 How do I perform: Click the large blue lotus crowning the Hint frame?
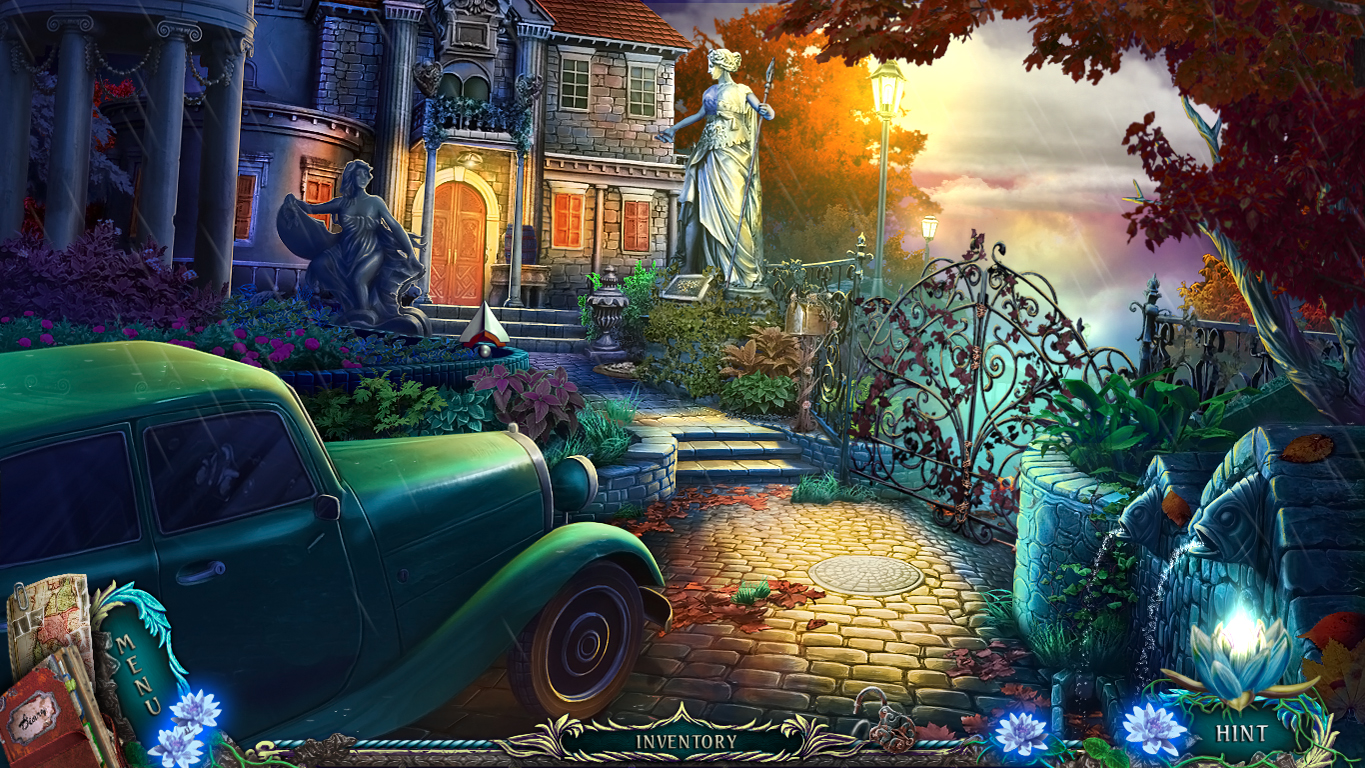point(1237,660)
